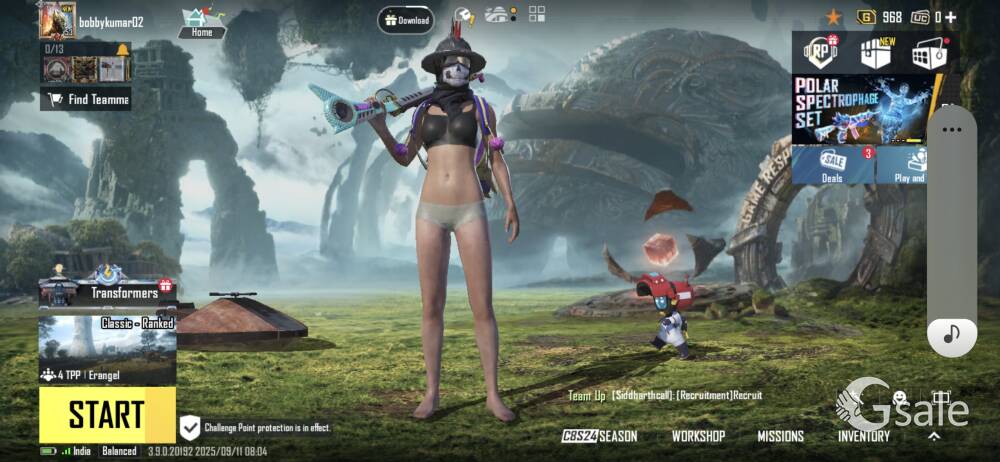Image resolution: width=1000 pixels, height=462 pixels.
Task: Tap the music note overlay button
Action: tap(951, 334)
